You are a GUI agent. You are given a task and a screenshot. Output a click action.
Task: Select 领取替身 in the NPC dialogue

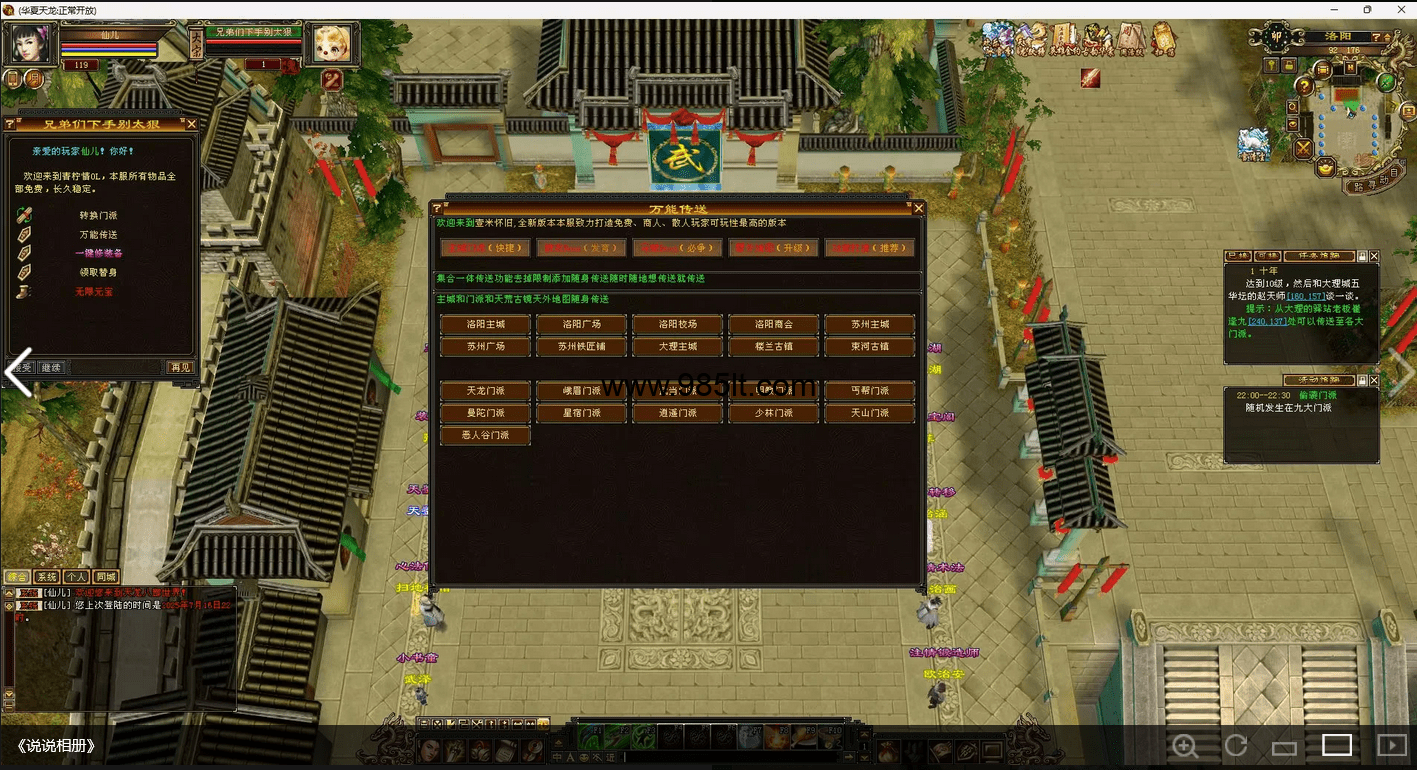98,272
